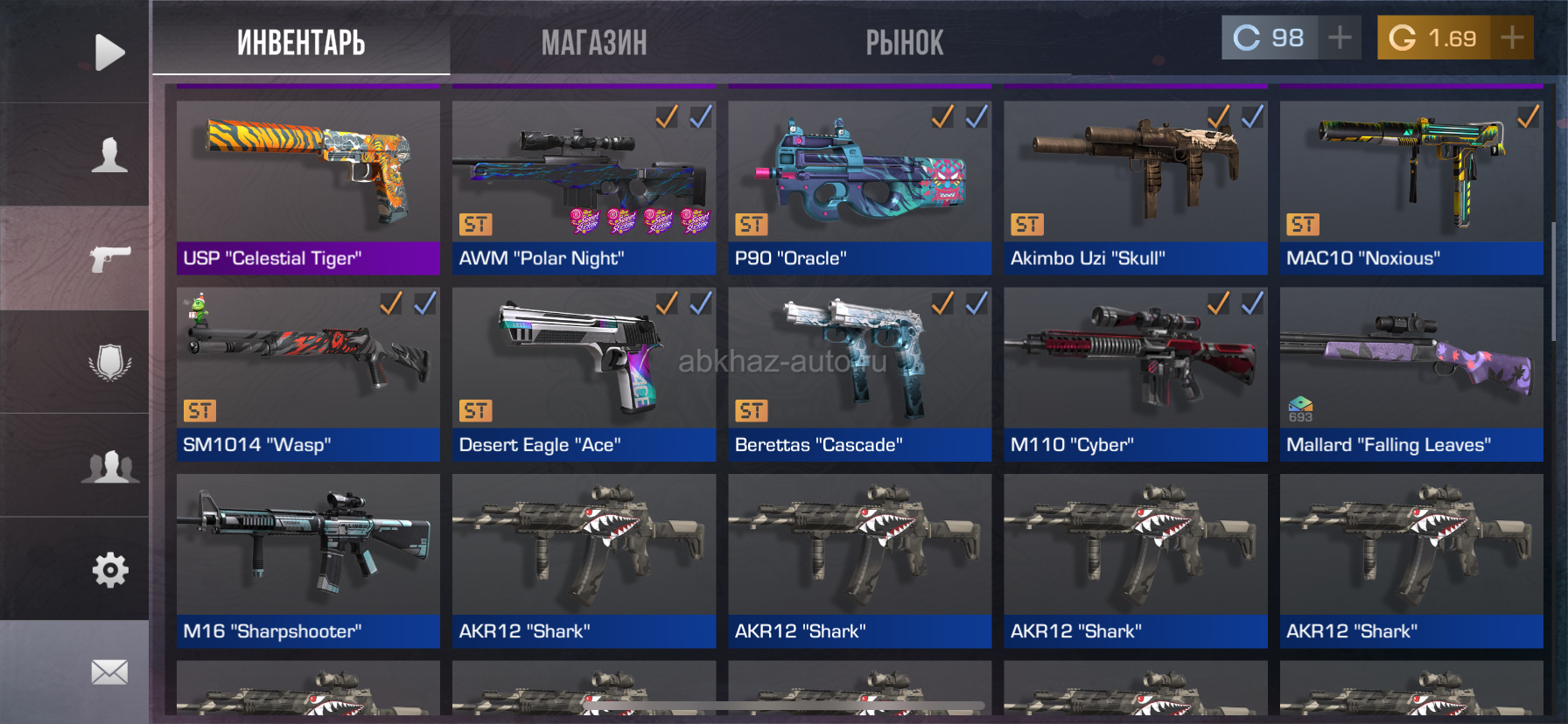Choose the Desert Eagle "Ace" skin

584,372
